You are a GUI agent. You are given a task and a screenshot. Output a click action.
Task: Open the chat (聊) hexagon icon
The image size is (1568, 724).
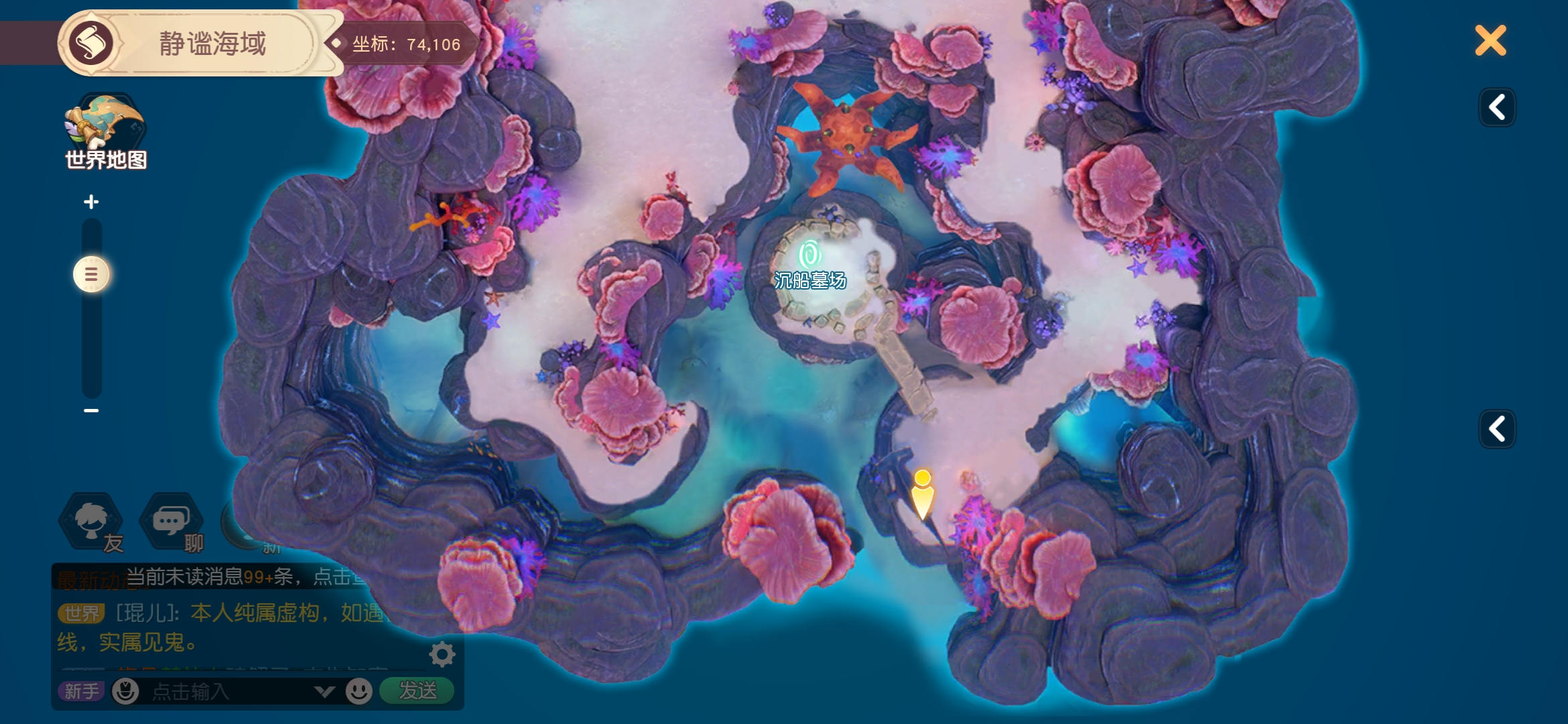[172, 523]
